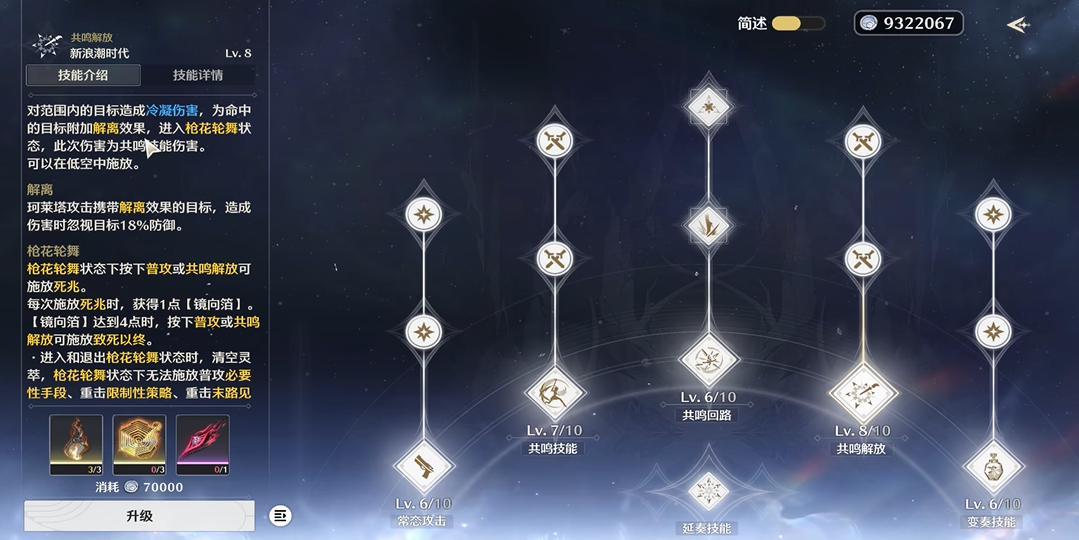Go back using the top-right arrow

tap(1018, 25)
